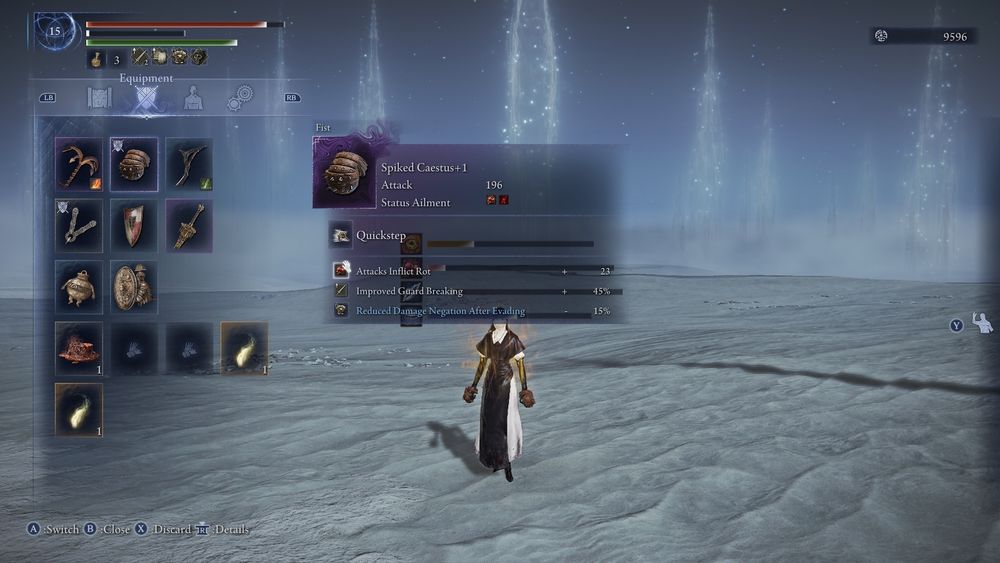Select the Quickstep skill entry

point(379,236)
